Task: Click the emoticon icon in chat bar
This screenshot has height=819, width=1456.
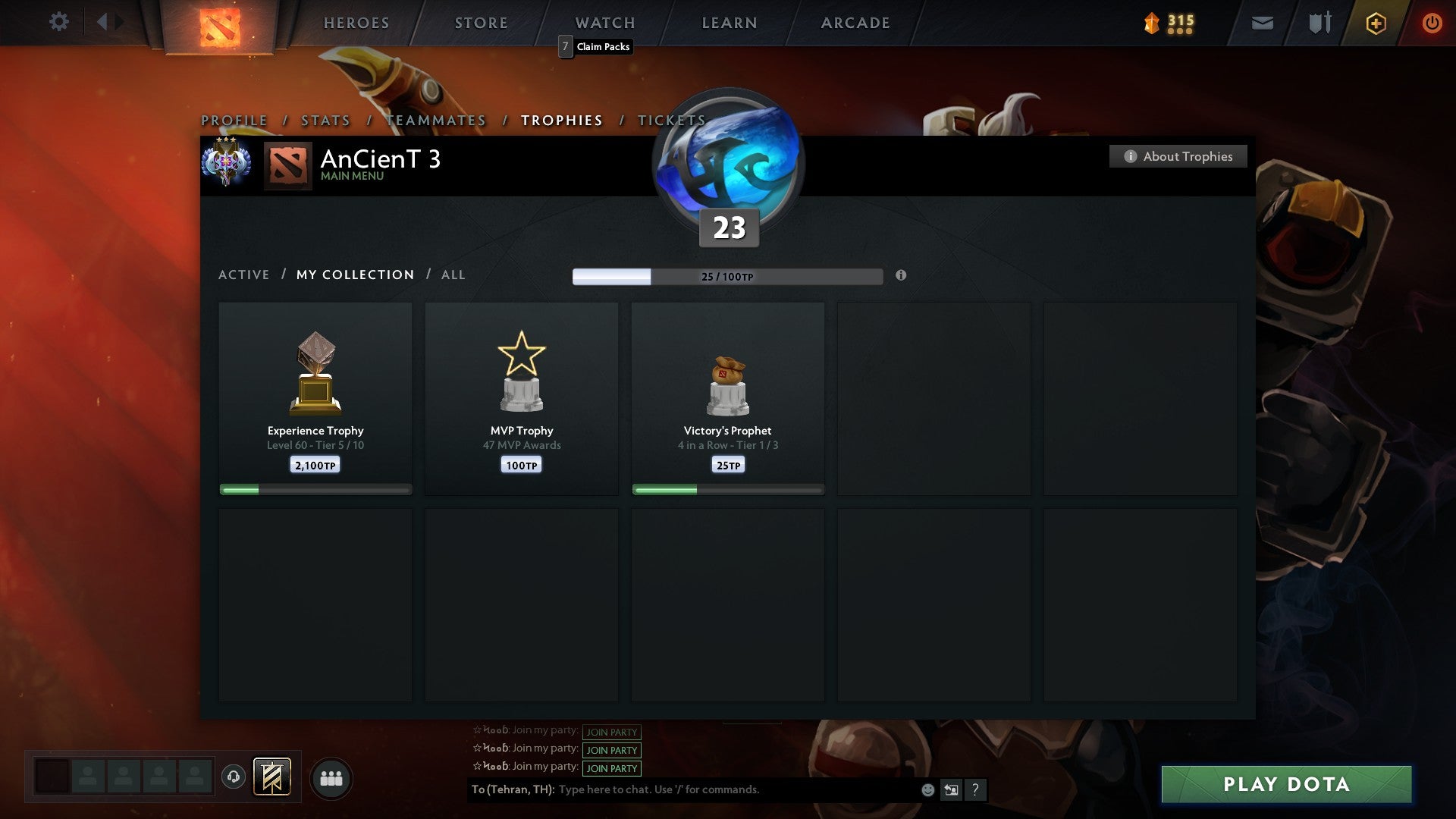Action: (x=928, y=790)
